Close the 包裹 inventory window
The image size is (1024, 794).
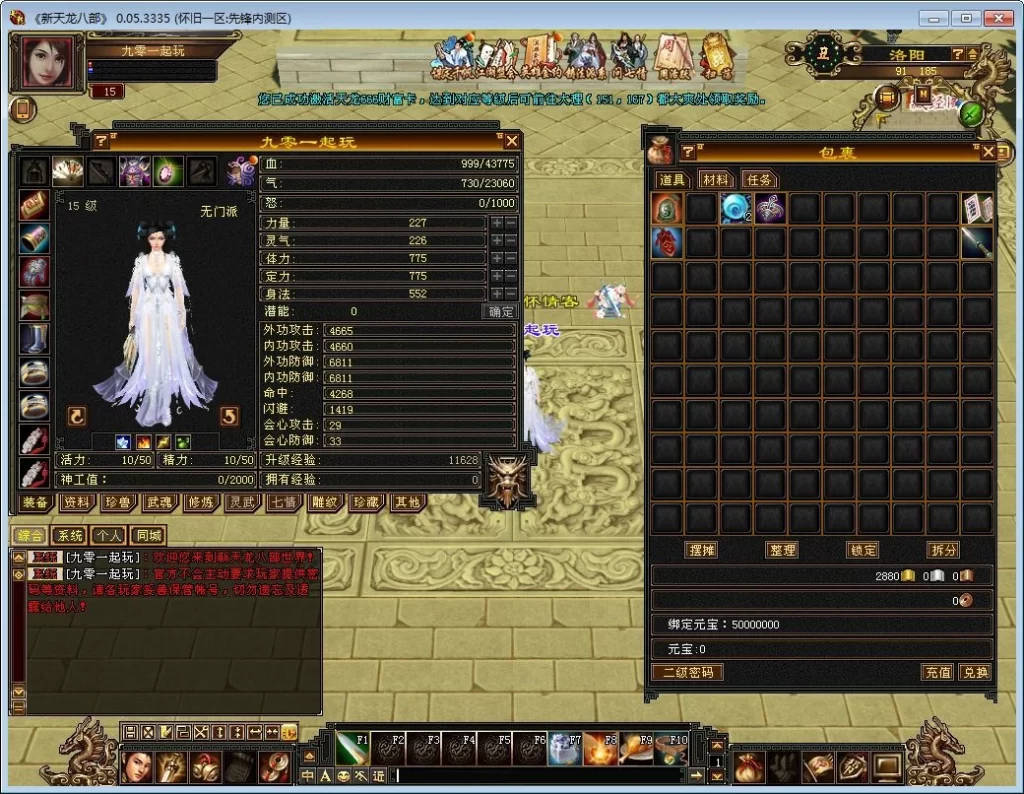pos(988,152)
